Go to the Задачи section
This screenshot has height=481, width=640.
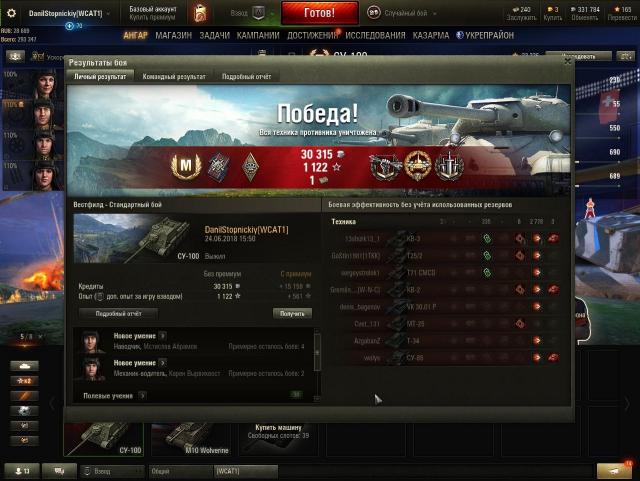[214, 34]
